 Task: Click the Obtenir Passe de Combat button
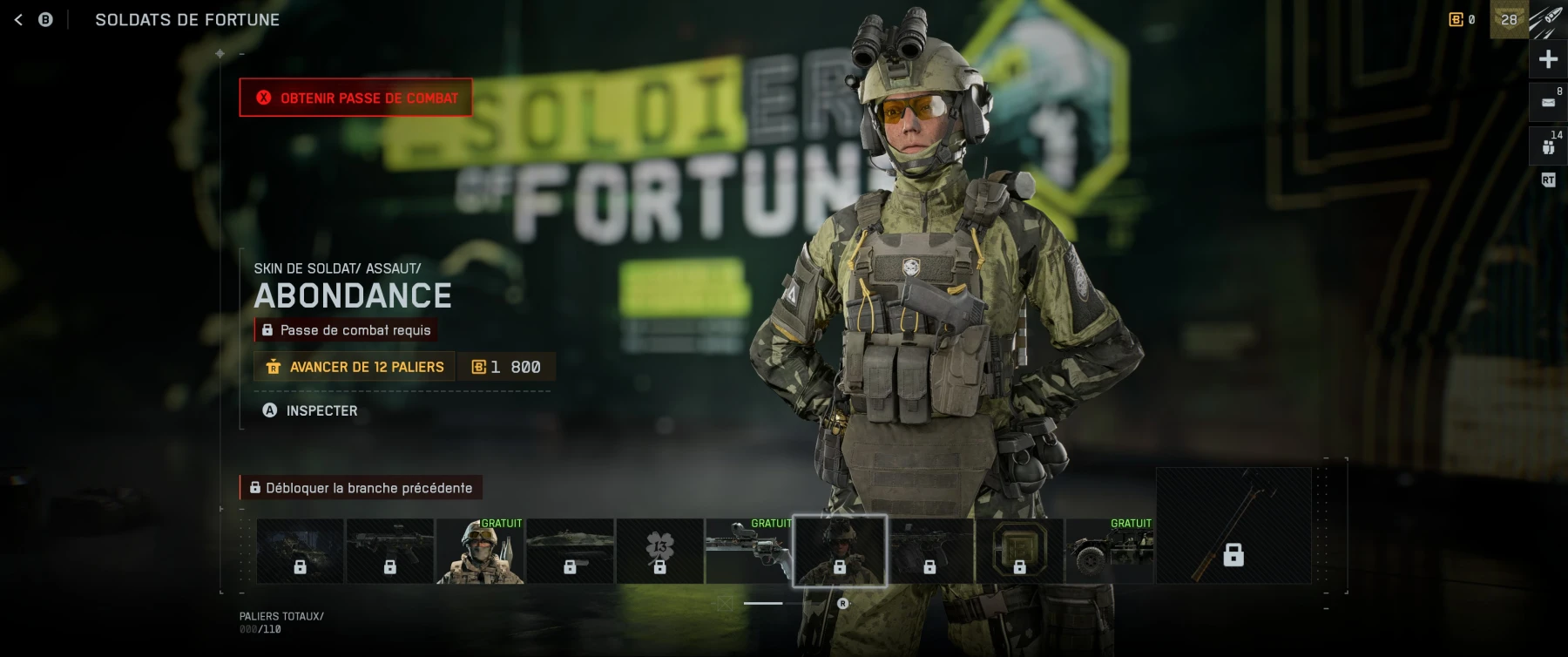pos(356,98)
